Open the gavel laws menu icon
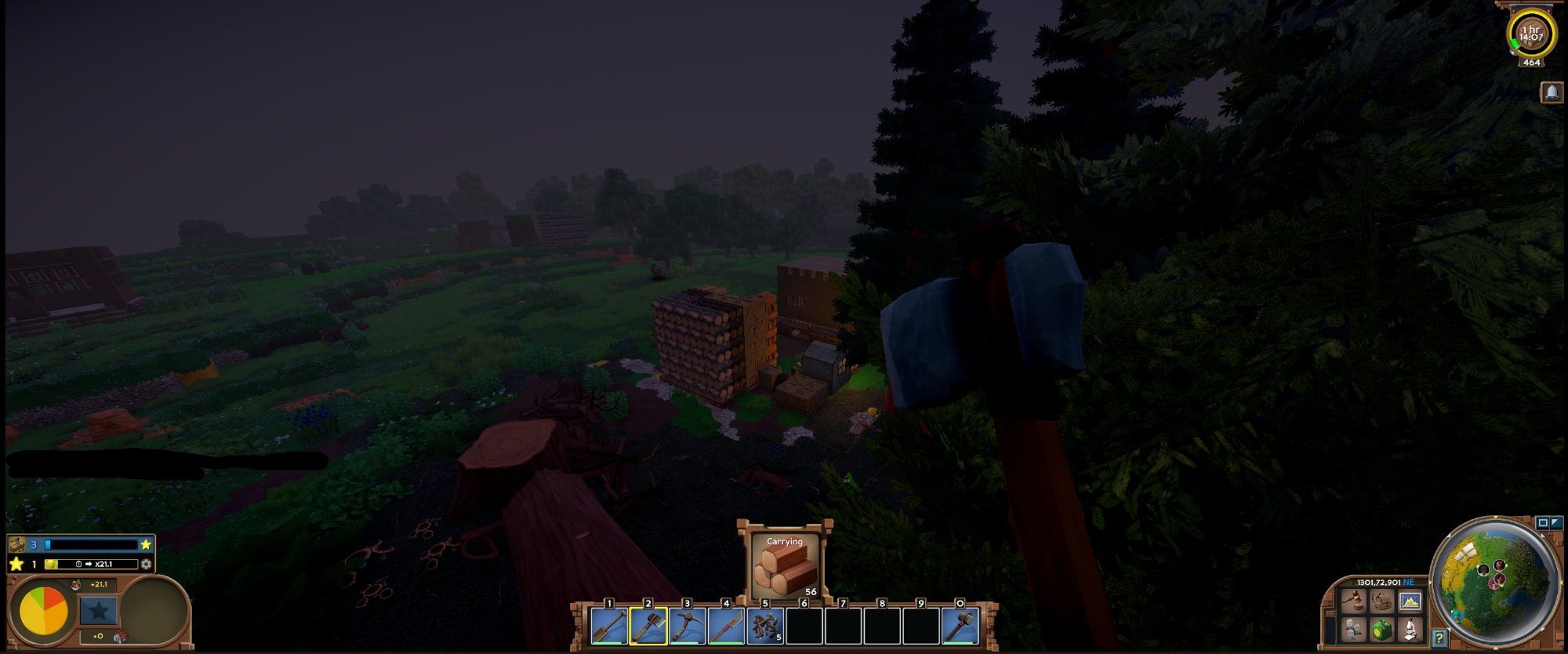The image size is (1568, 654). [1353, 602]
